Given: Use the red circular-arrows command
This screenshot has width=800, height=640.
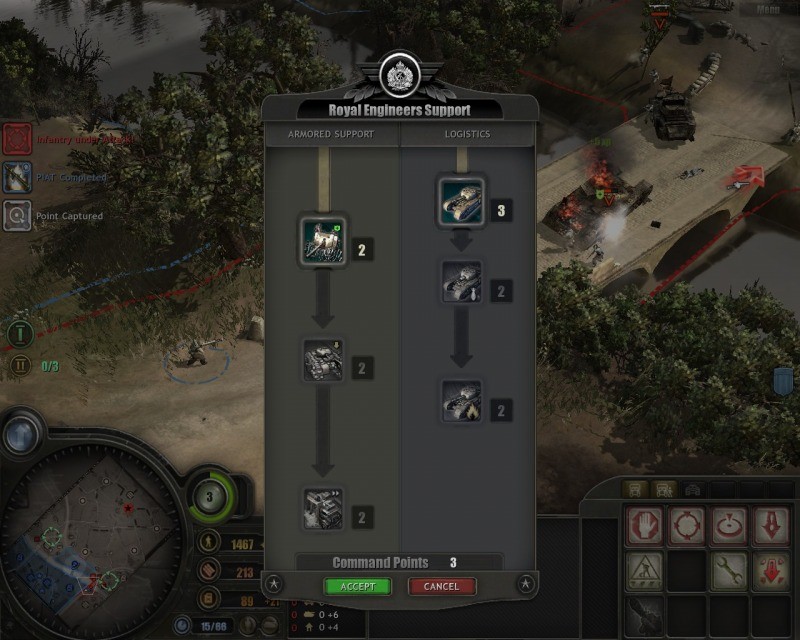Looking at the screenshot, I should (688, 525).
